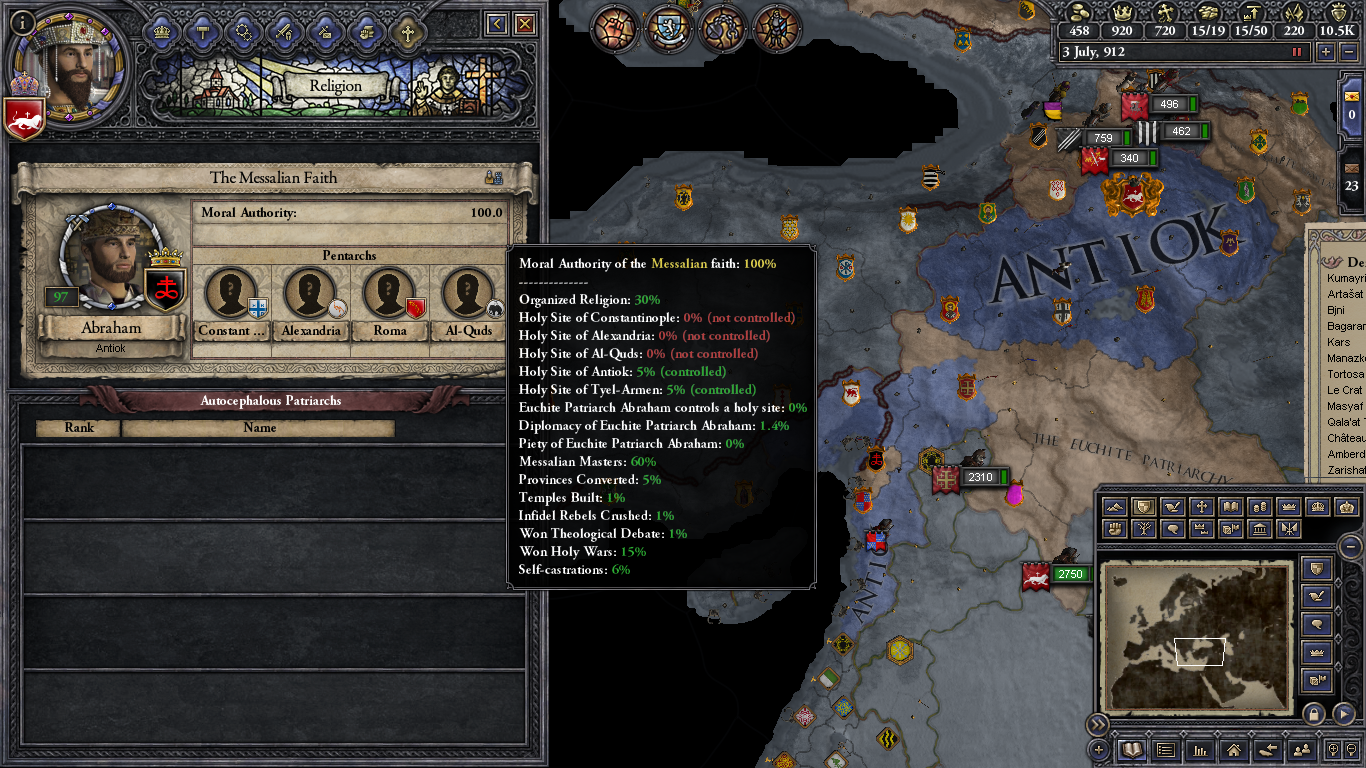Open the Find Character tool with figures icon
The image size is (1366, 768).
click(x=1303, y=750)
